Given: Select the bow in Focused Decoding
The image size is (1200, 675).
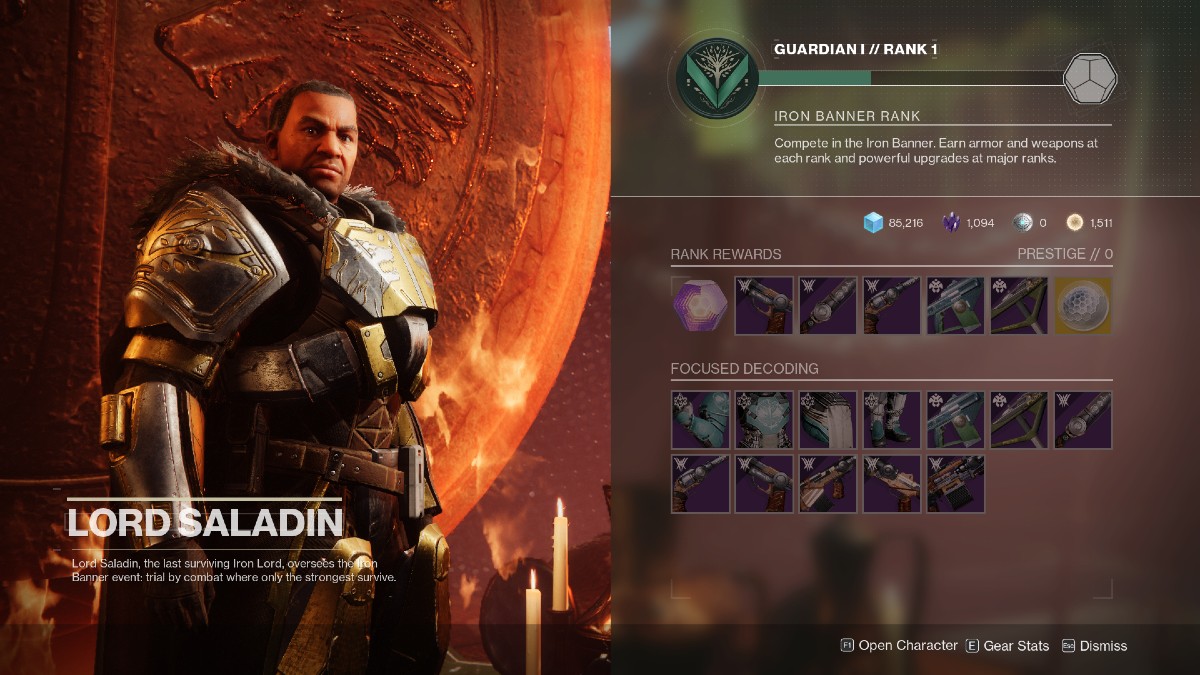Looking at the screenshot, I should [1019, 419].
